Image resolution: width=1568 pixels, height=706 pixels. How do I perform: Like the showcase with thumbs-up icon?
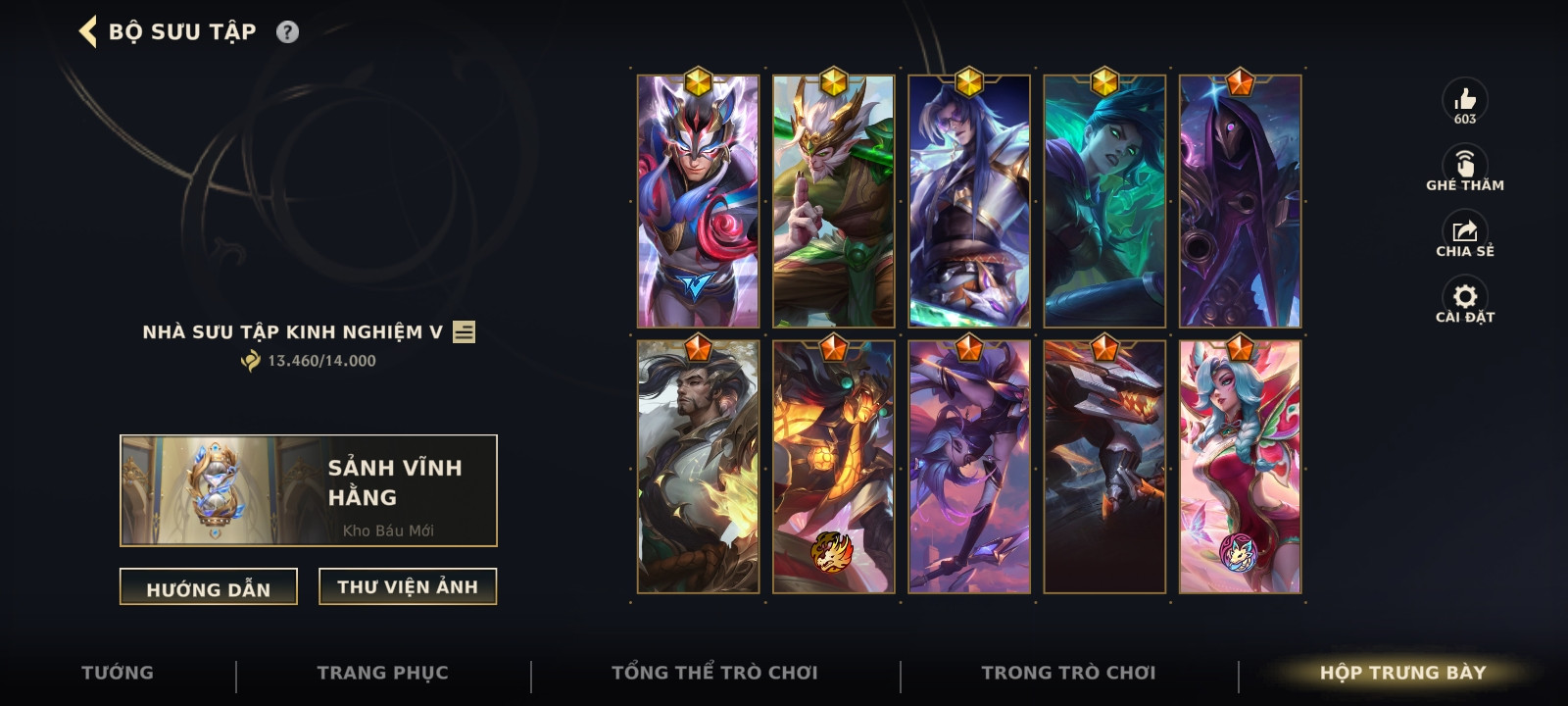pyautogui.click(x=1465, y=100)
